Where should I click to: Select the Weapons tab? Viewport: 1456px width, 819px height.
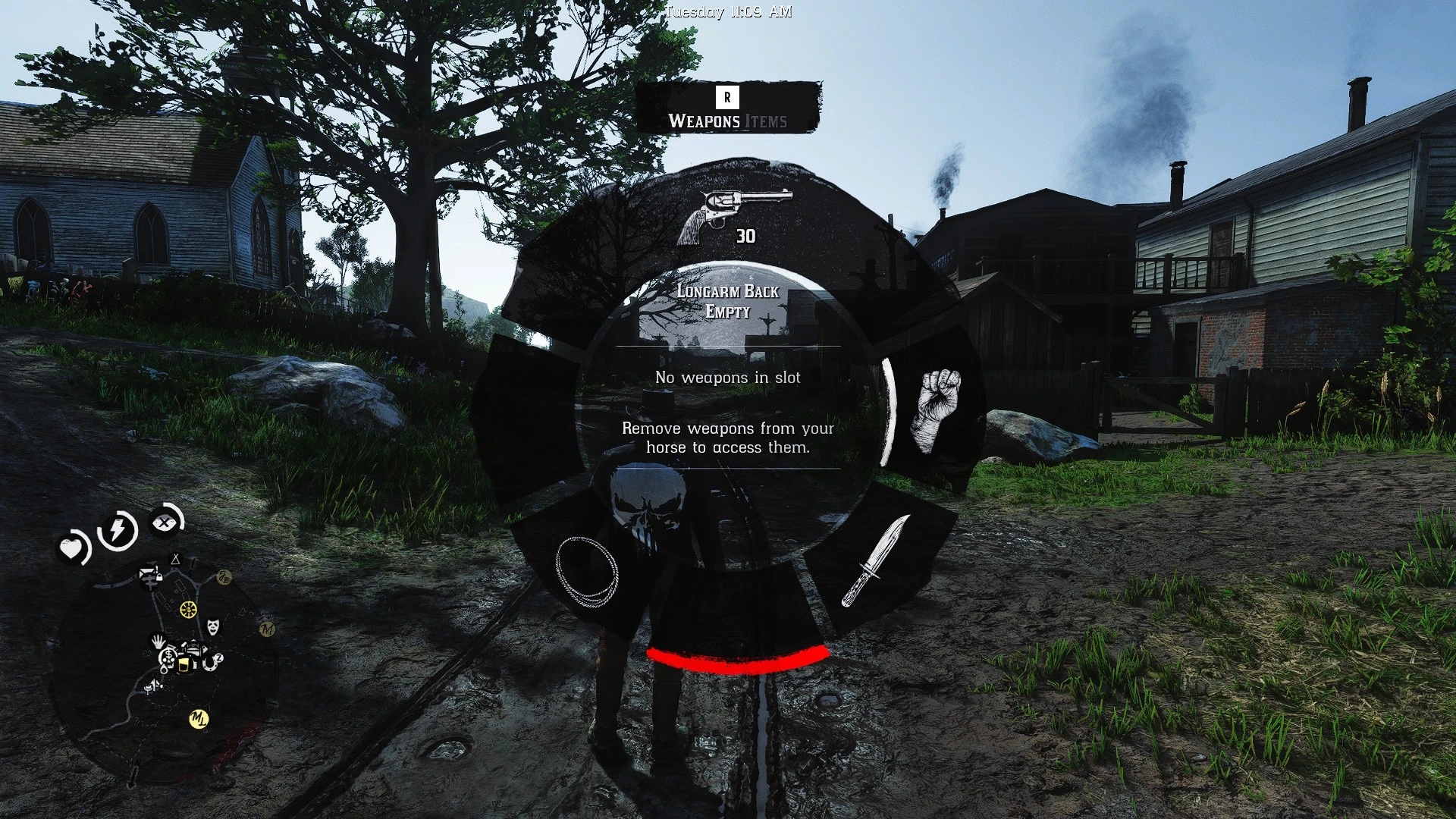704,120
